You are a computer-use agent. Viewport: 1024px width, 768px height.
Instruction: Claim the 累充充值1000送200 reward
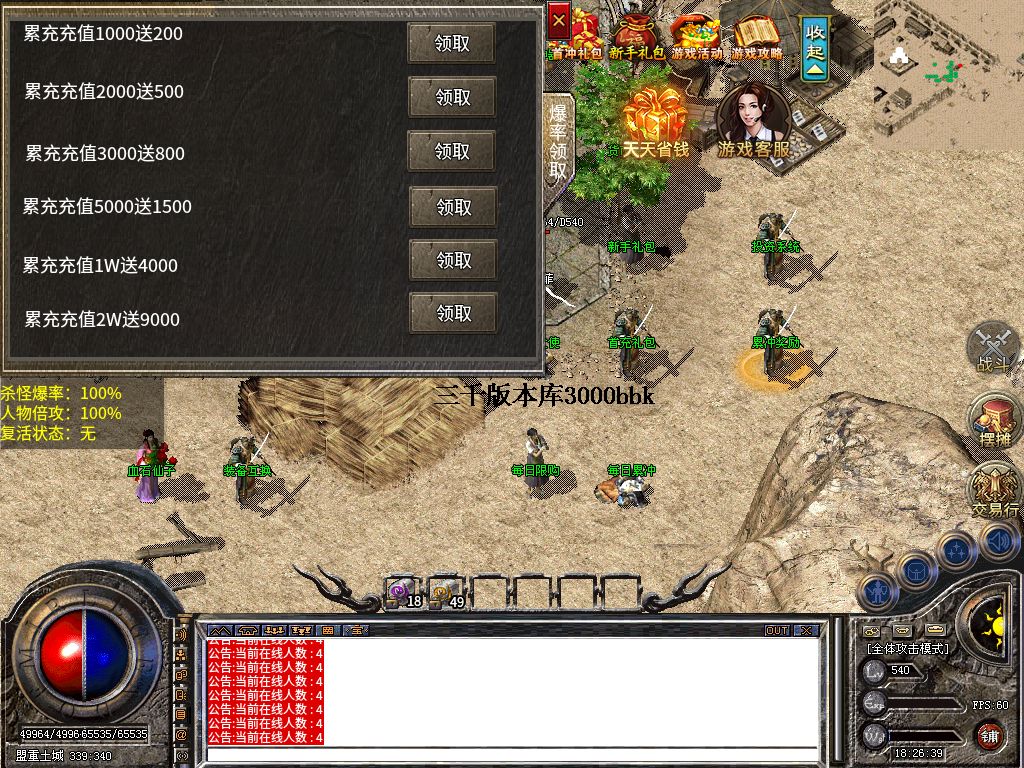(x=452, y=44)
